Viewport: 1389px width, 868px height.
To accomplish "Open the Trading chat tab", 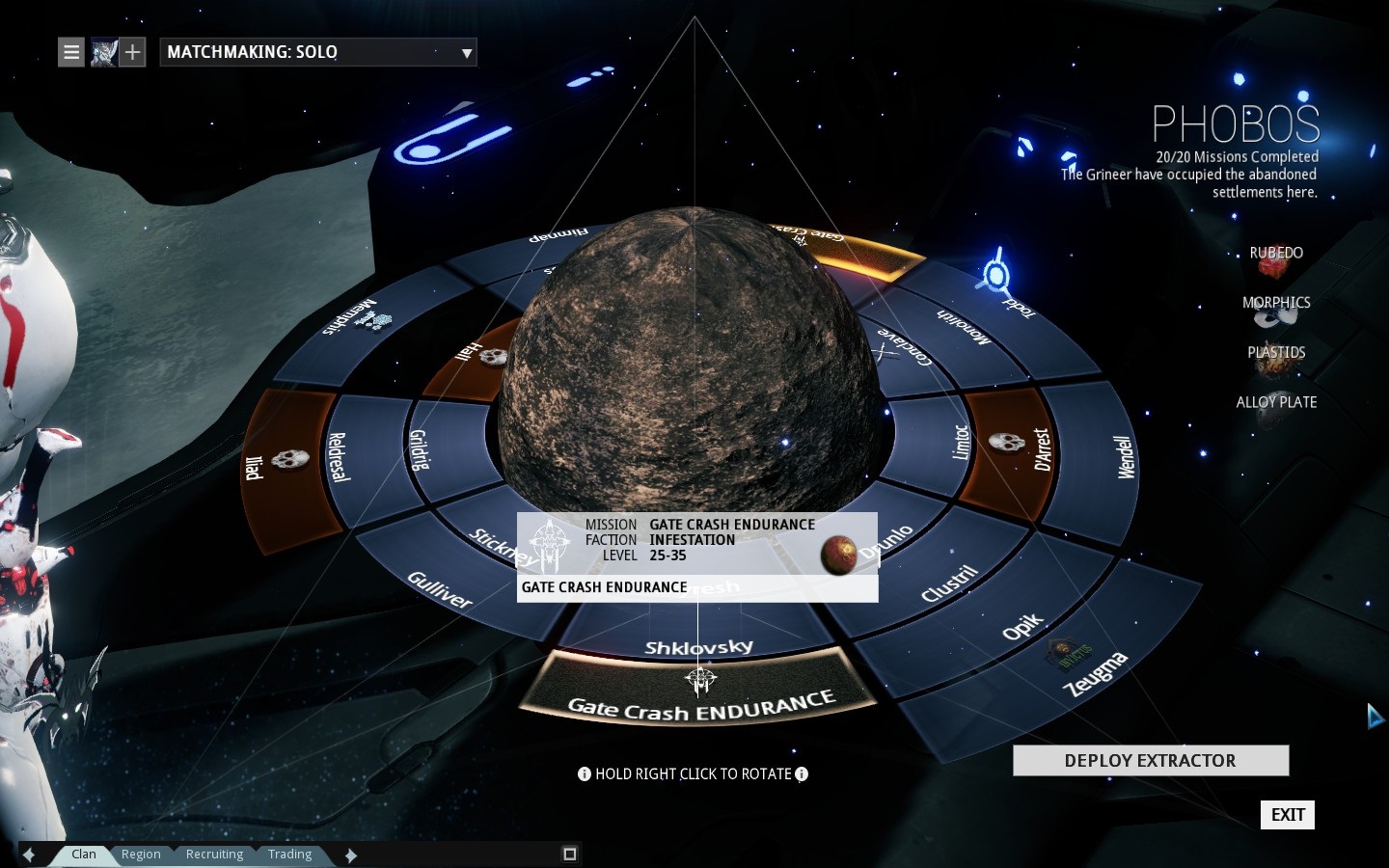I will (289, 854).
